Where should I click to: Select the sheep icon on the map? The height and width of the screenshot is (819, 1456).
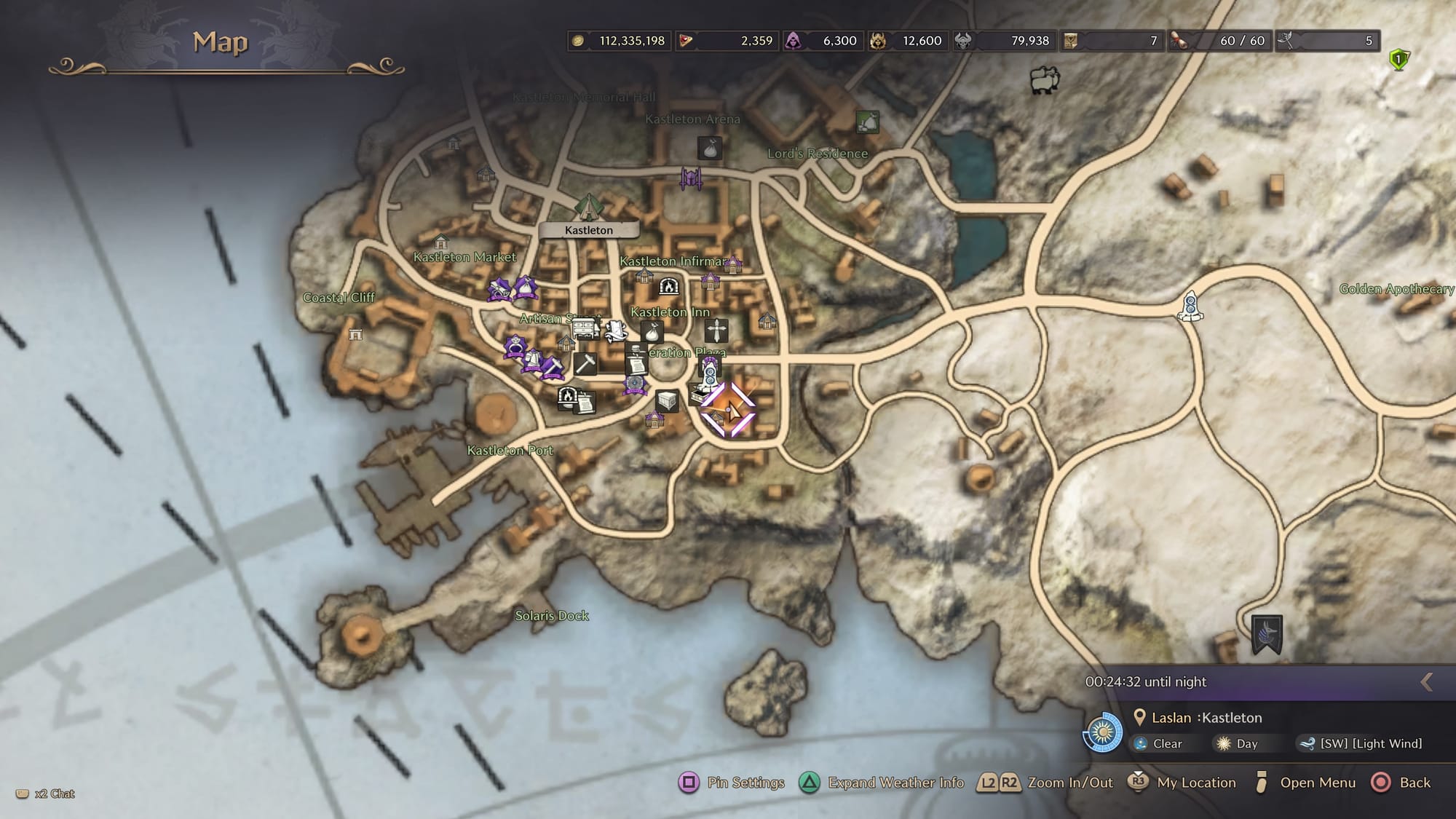(1045, 79)
